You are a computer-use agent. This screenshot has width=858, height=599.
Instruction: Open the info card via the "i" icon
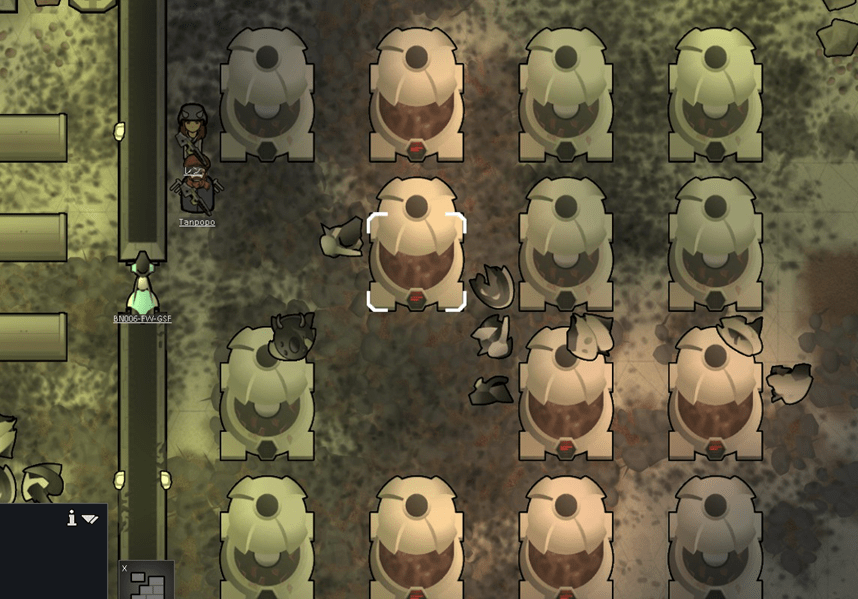72,517
